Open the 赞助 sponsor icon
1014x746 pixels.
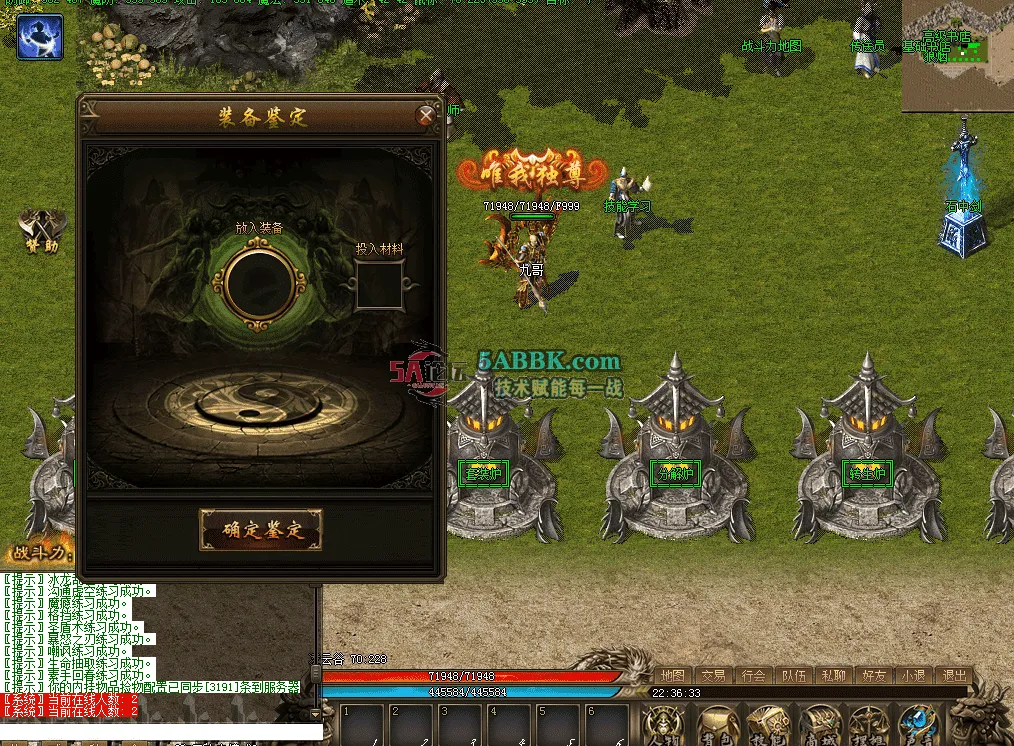point(40,231)
